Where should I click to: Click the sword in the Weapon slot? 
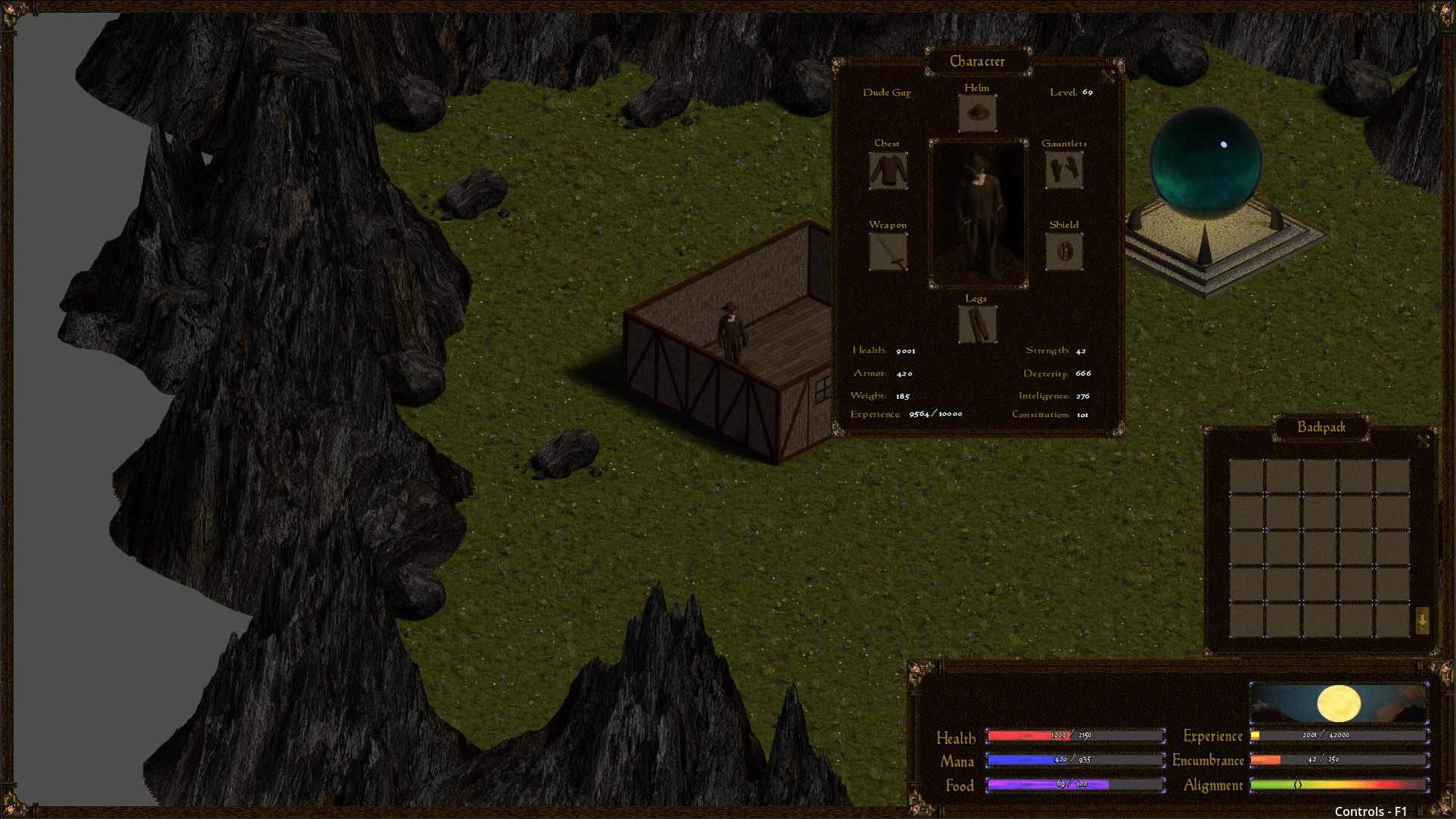click(x=888, y=251)
